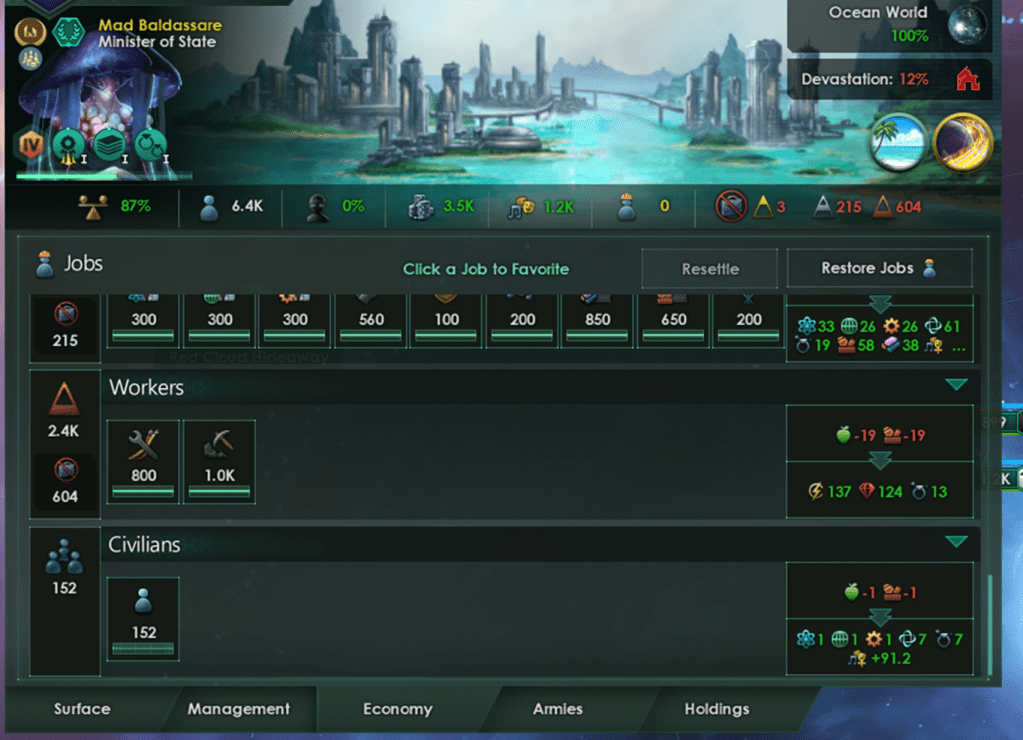Switch to the Surface tab
Viewport: 1023px width, 740px height.
coord(82,709)
